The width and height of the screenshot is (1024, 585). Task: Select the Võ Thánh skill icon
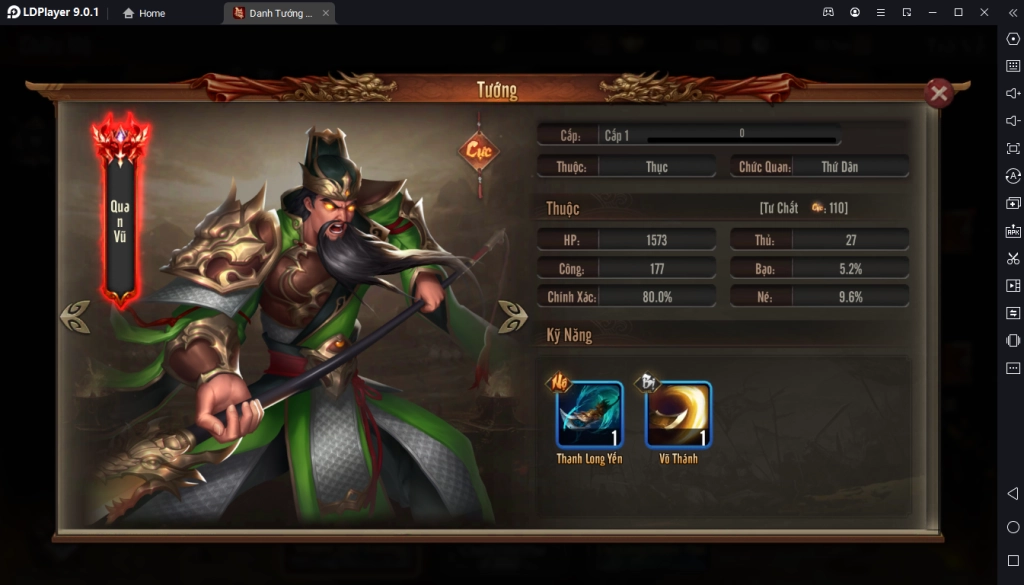(678, 415)
